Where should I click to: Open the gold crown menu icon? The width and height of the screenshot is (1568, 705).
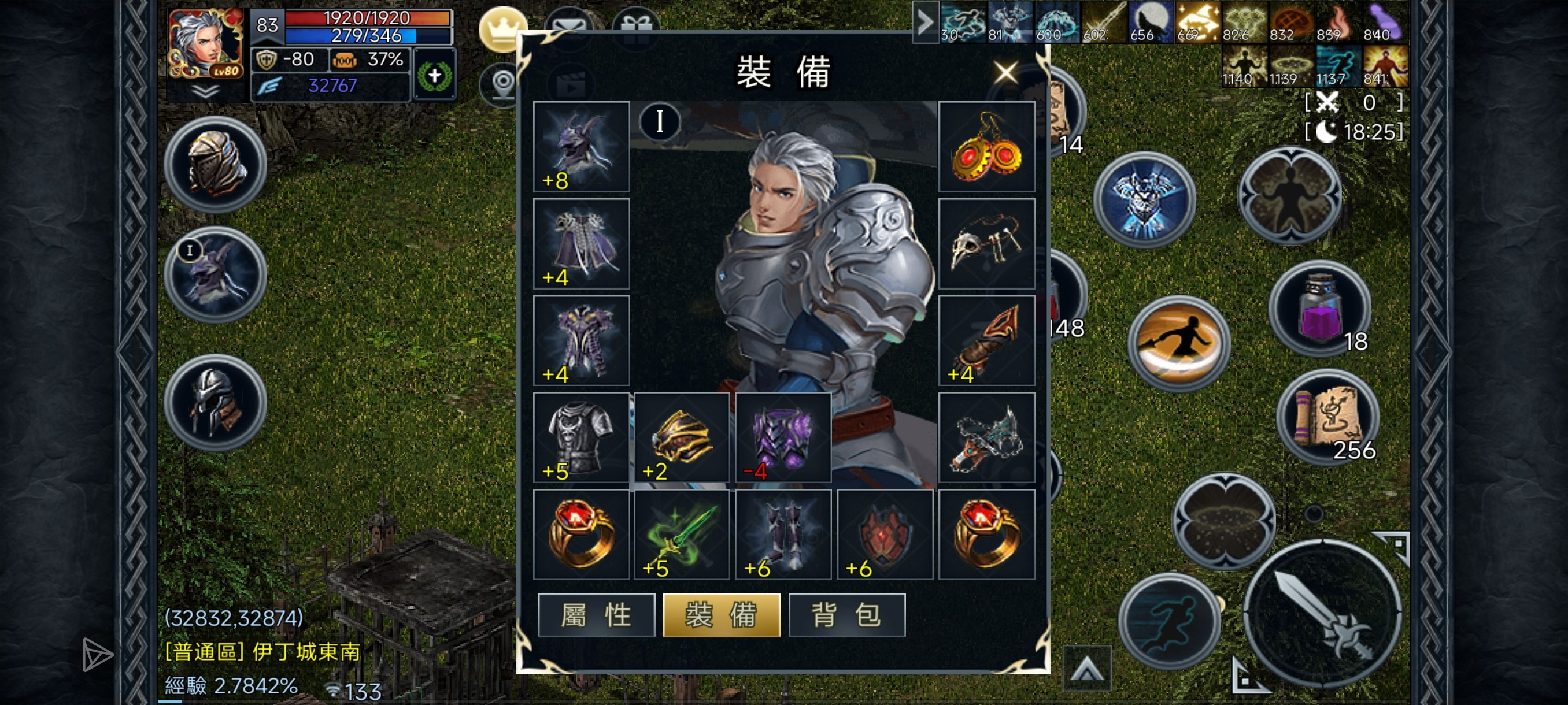(502, 28)
